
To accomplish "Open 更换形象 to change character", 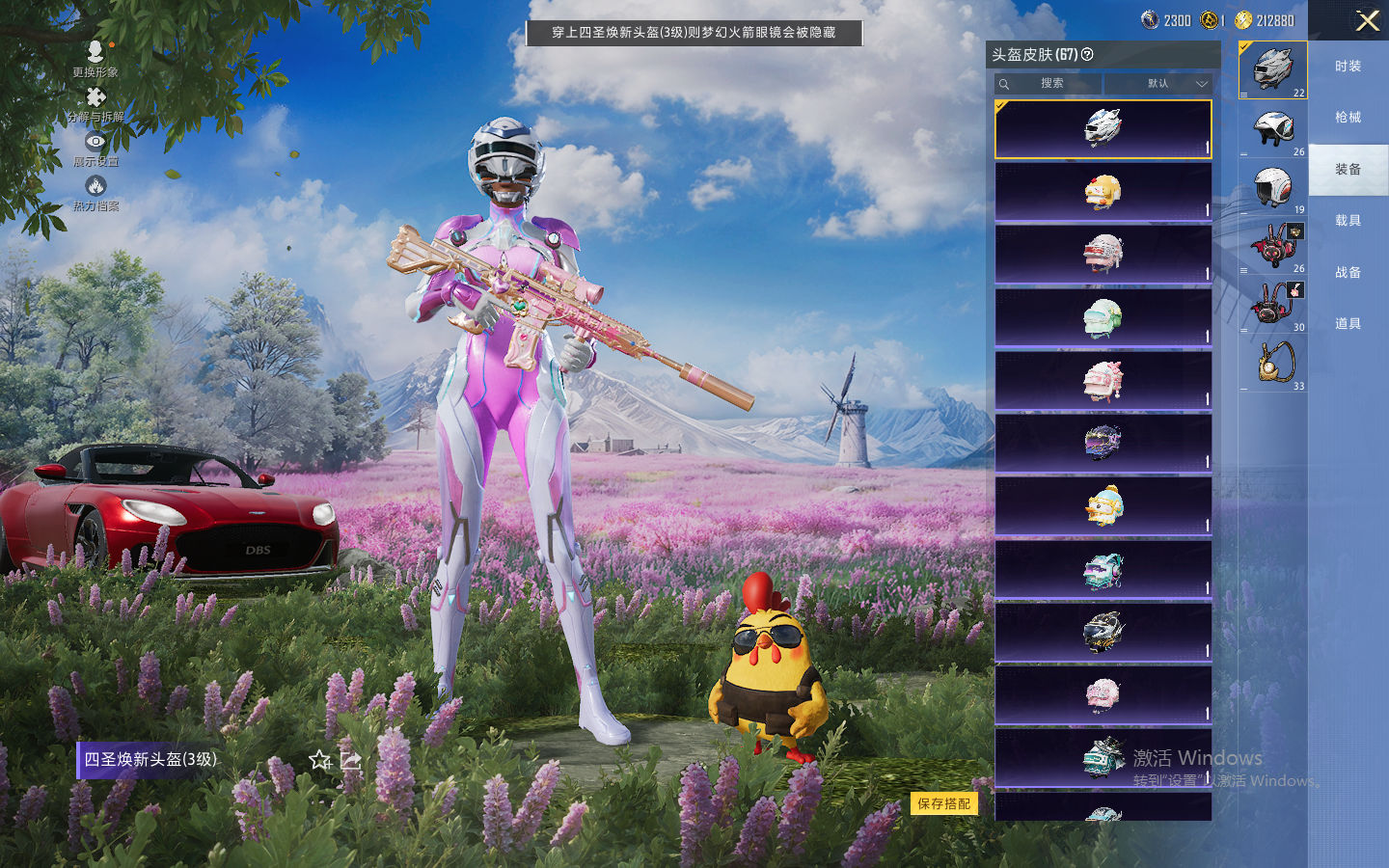I will click(x=95, y=58).
